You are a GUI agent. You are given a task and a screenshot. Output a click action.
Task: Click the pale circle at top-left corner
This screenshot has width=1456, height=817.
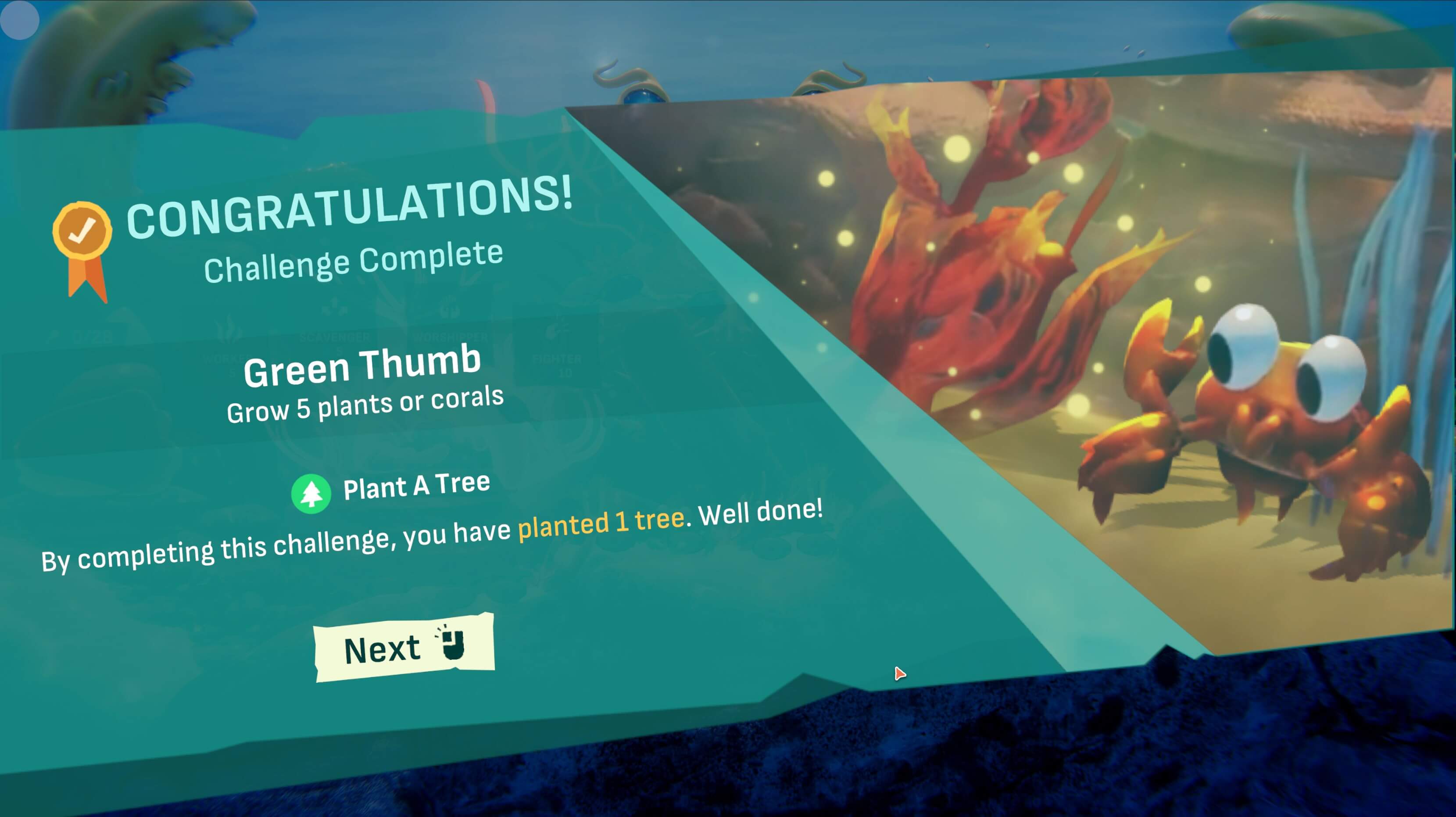[x=20, y=20]
